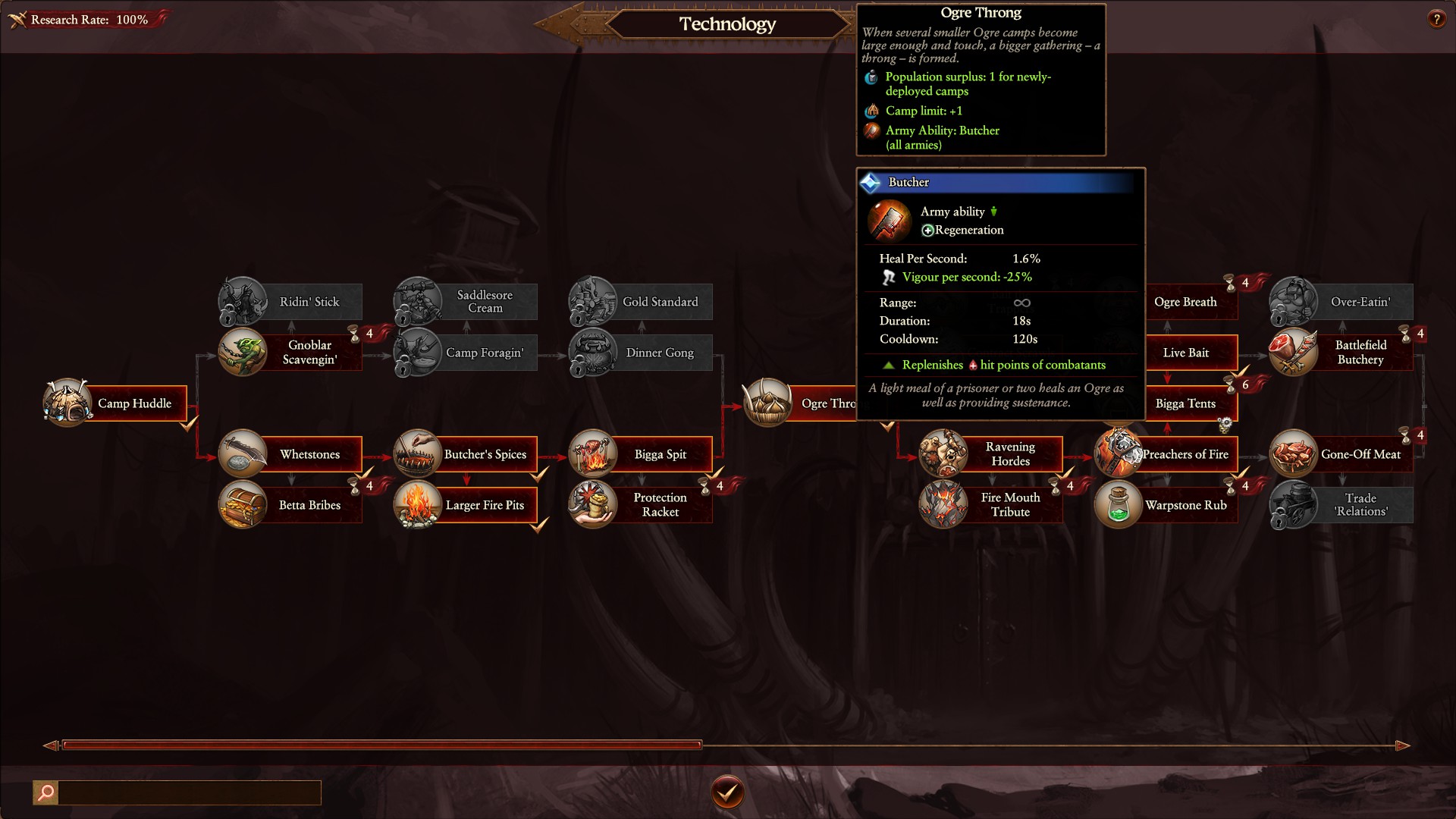Click the Butcher's Spices node
The height and width of the screenshot is (819, 1456).
pos(484,454)
